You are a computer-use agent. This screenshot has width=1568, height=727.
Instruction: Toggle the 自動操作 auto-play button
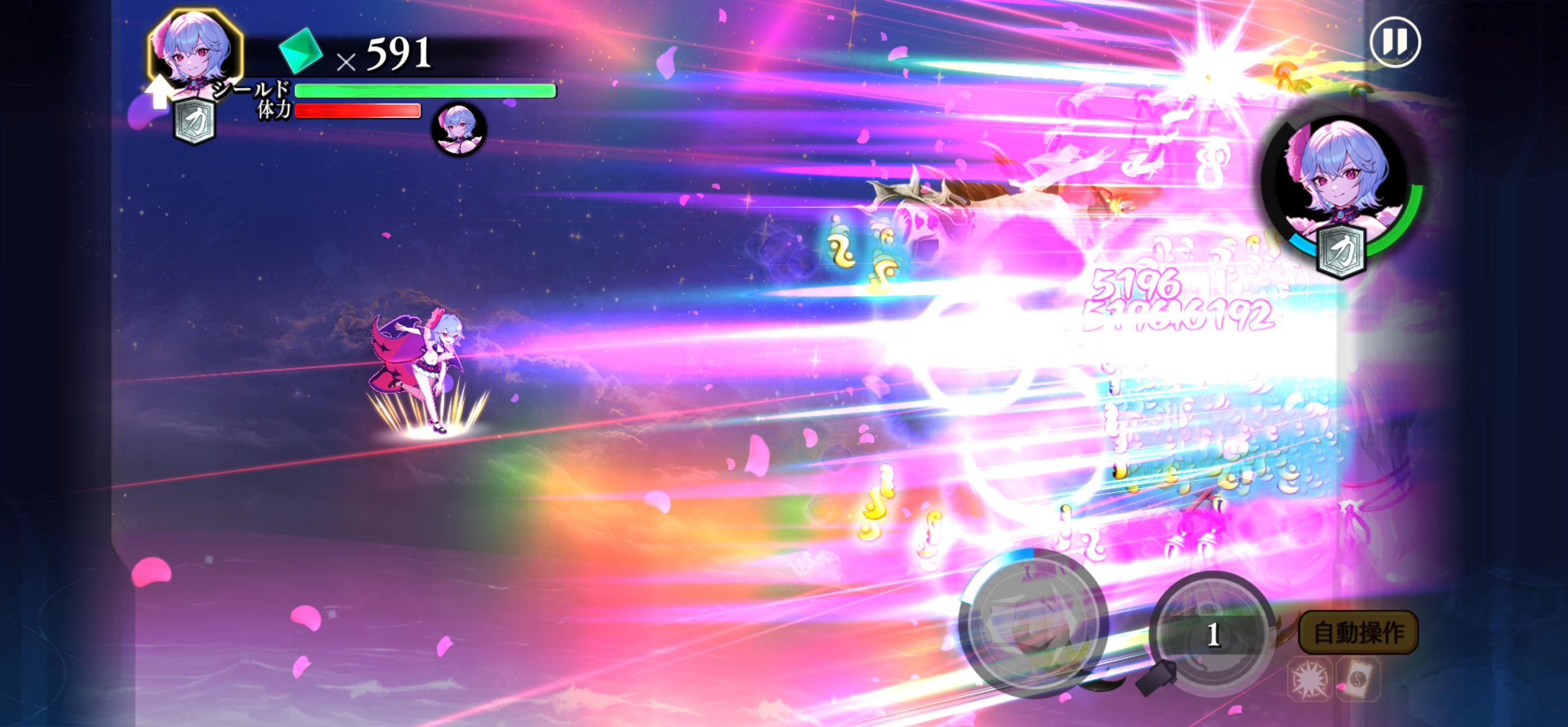[1358, 633]
